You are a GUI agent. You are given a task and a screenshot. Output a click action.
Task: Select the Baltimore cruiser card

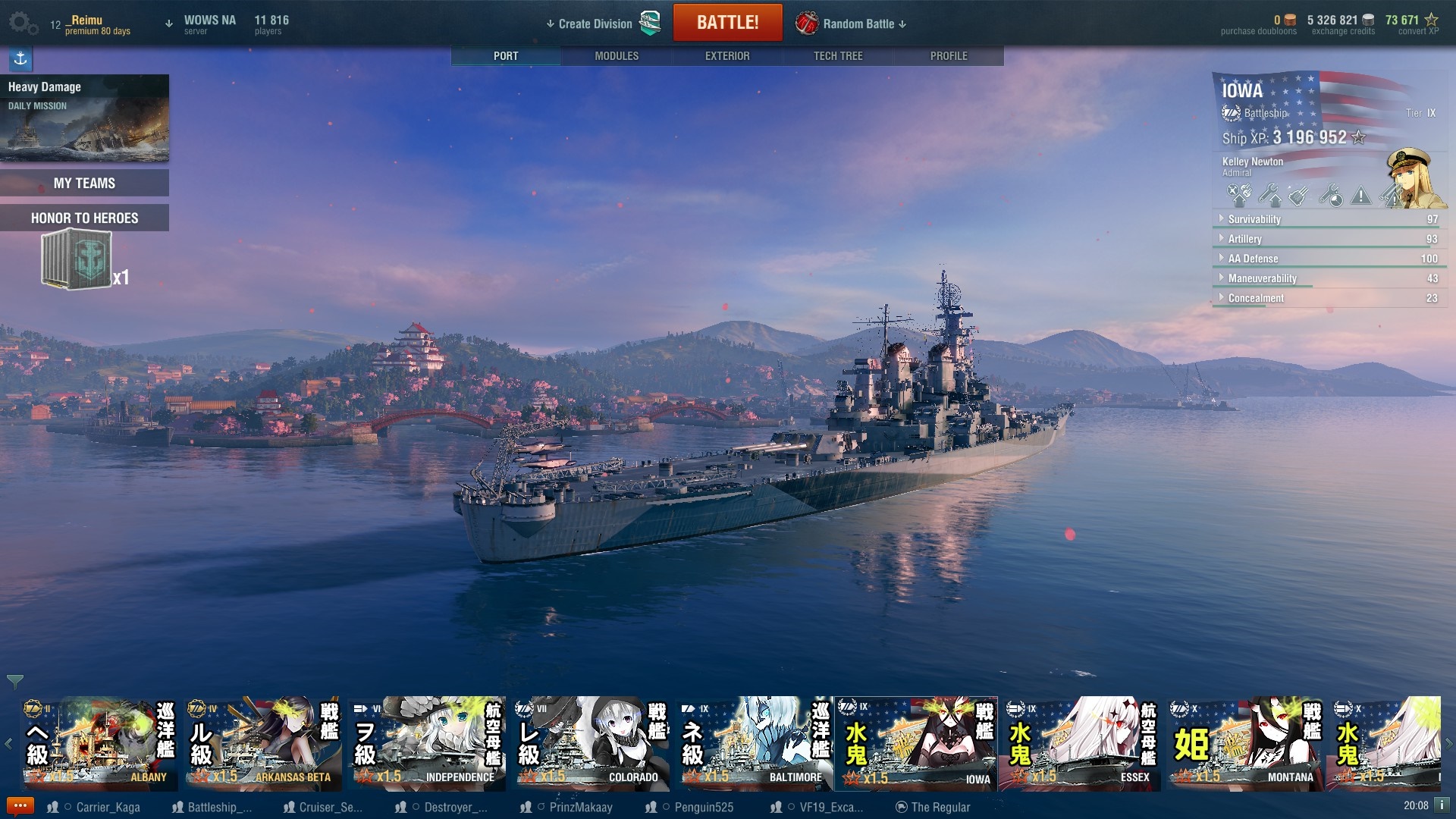pyautogui.click(x=754, y=744)
